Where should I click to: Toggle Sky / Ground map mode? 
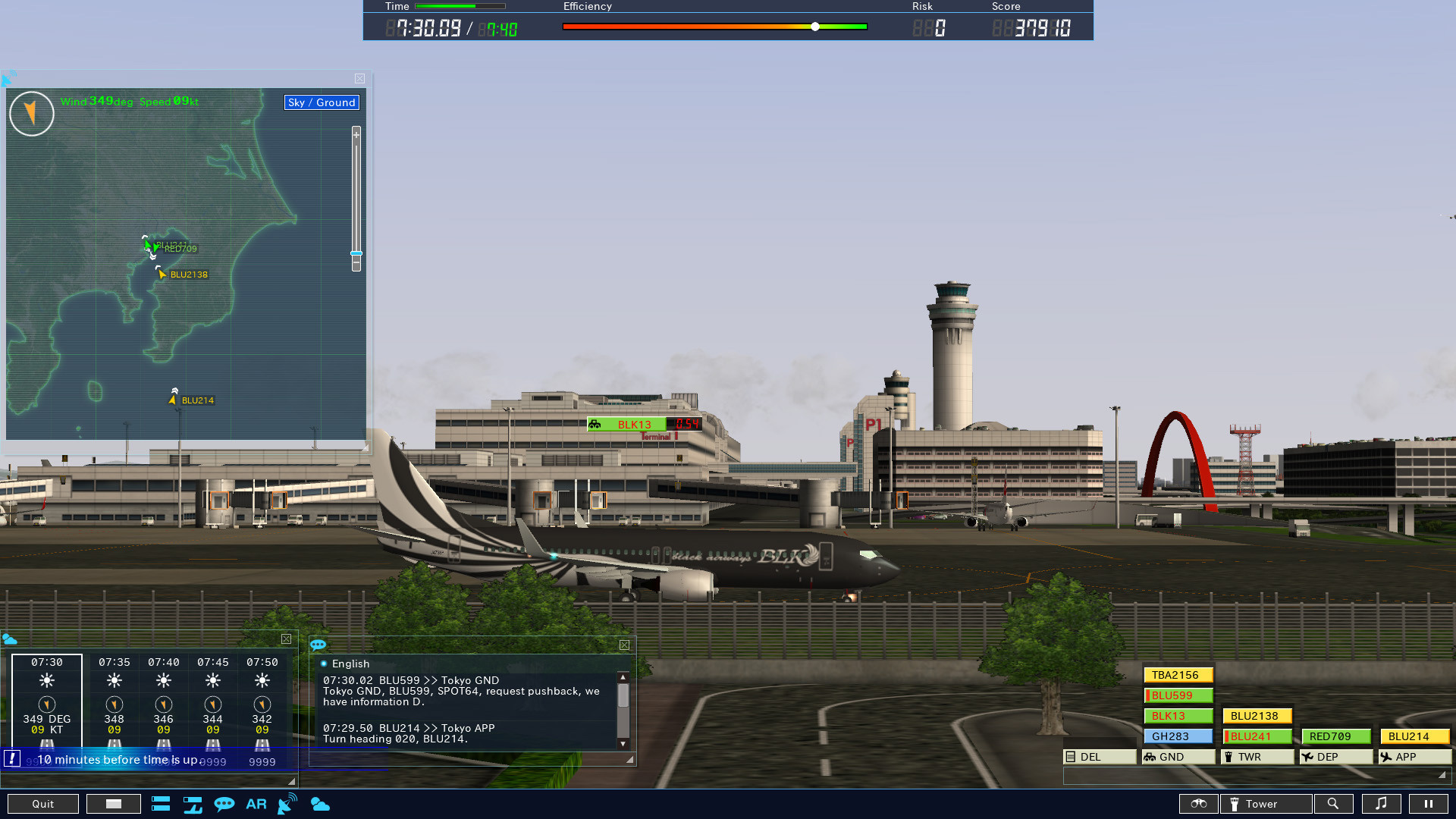coord(322,102)
